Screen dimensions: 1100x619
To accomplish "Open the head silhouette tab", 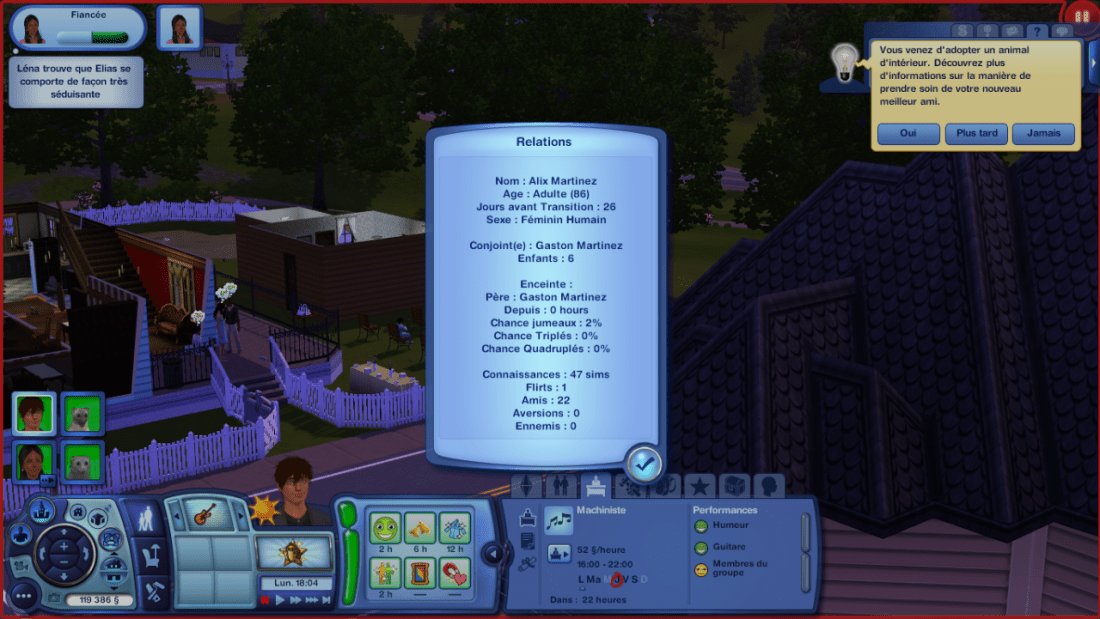I will (768, 487).
